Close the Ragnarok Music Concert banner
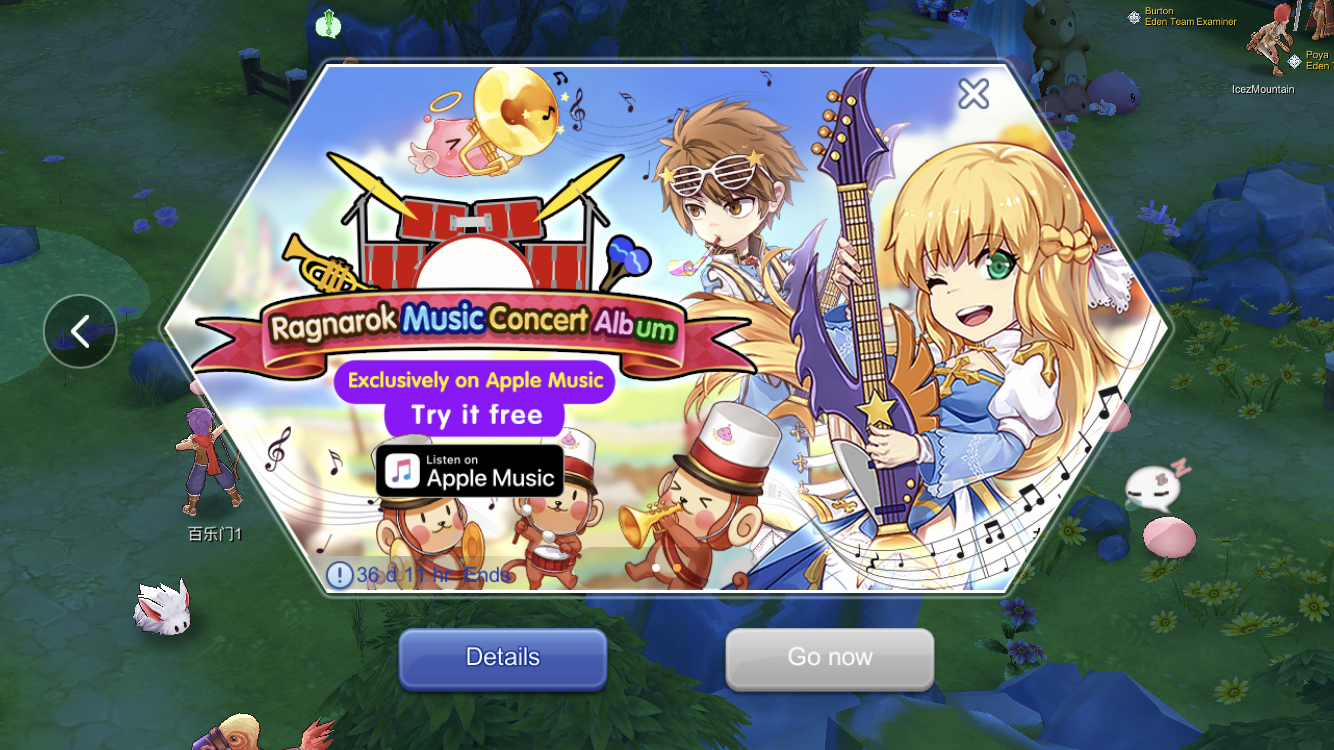Viewport: 1334px width, 750px height. (x=973, y=94)
